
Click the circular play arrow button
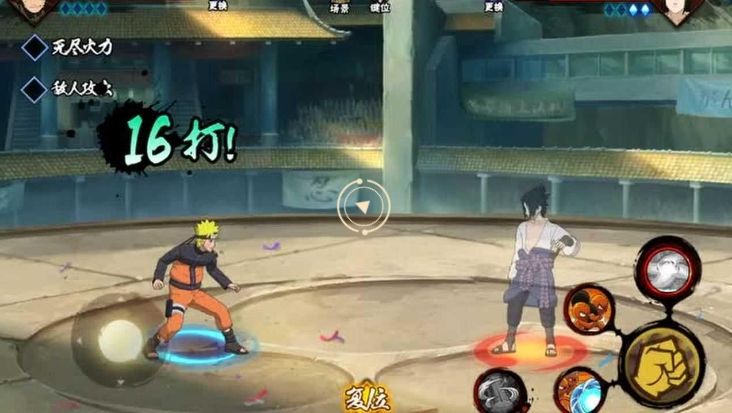point(364,207)
